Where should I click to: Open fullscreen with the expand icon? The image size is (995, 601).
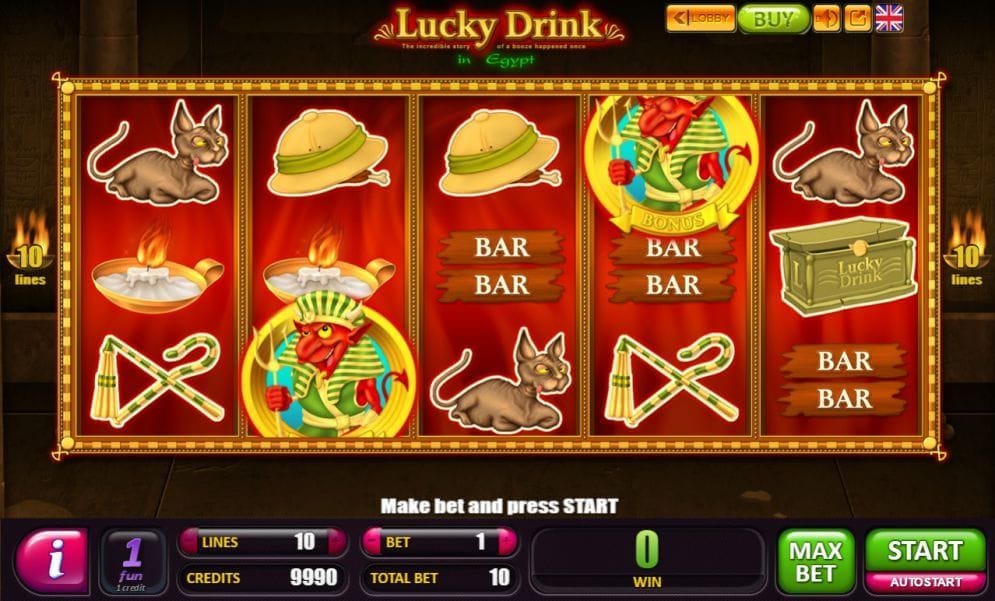(x=857, y=19)
